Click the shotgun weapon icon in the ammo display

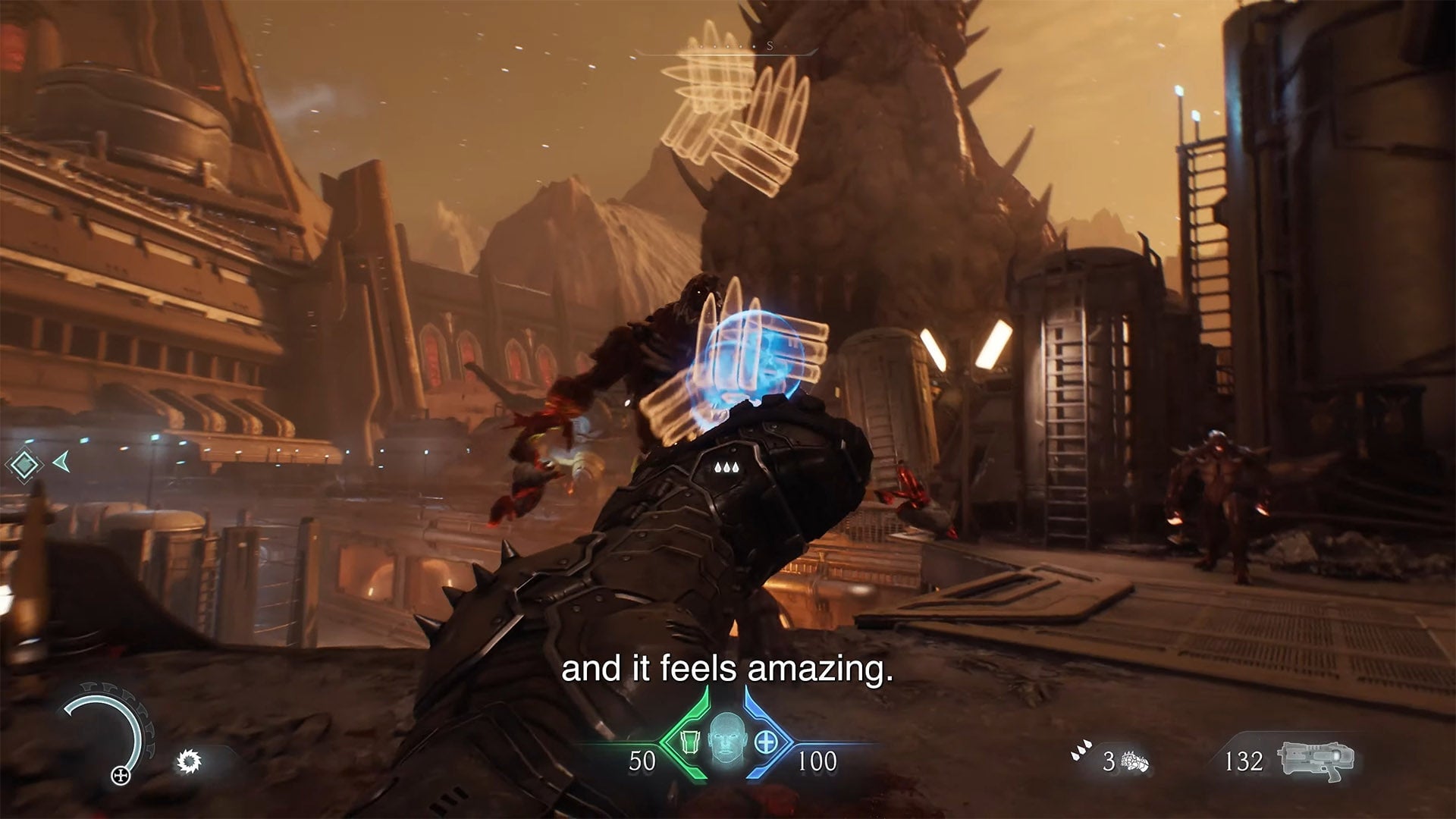(1316, 759)
